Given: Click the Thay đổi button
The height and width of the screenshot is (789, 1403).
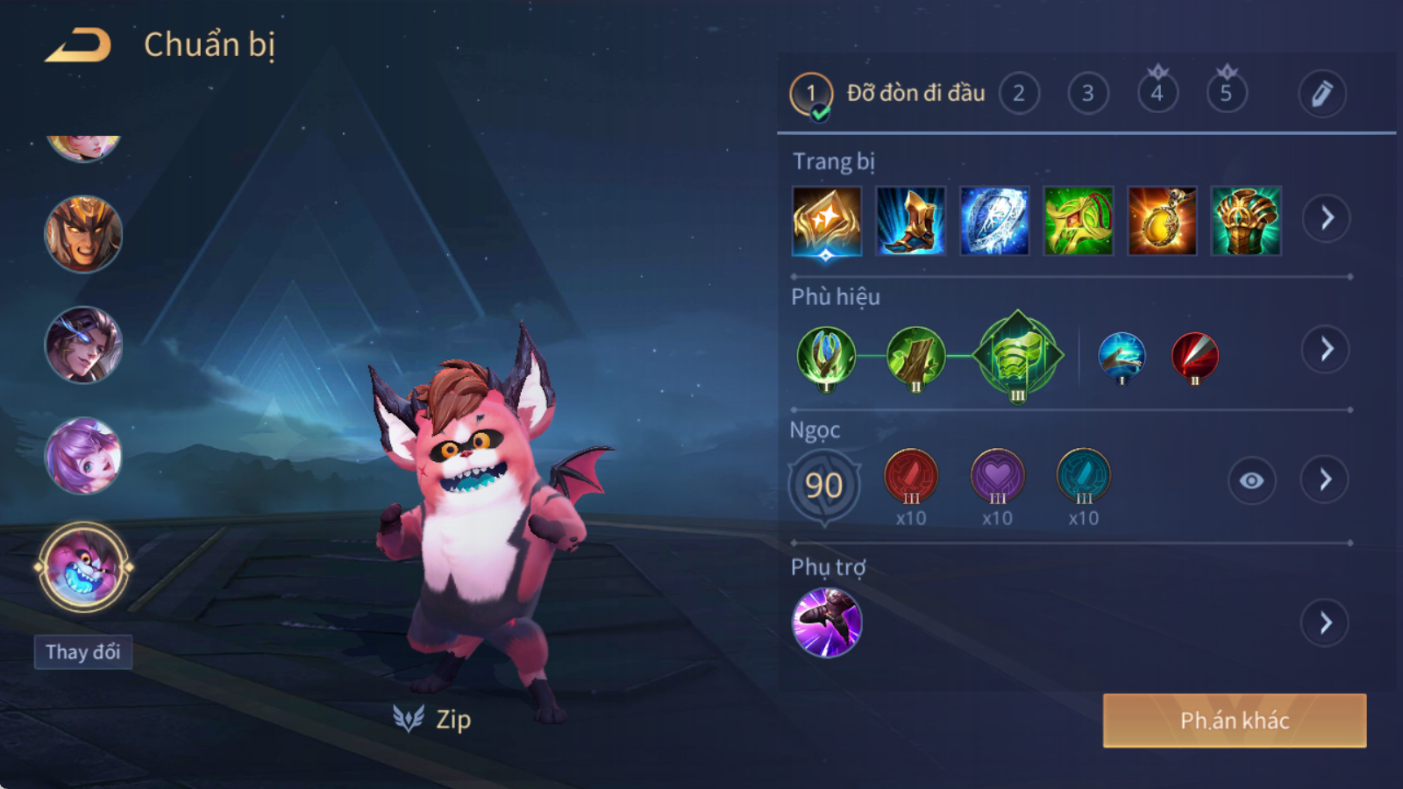Looking at the screenshot, I should click(83, 652).
